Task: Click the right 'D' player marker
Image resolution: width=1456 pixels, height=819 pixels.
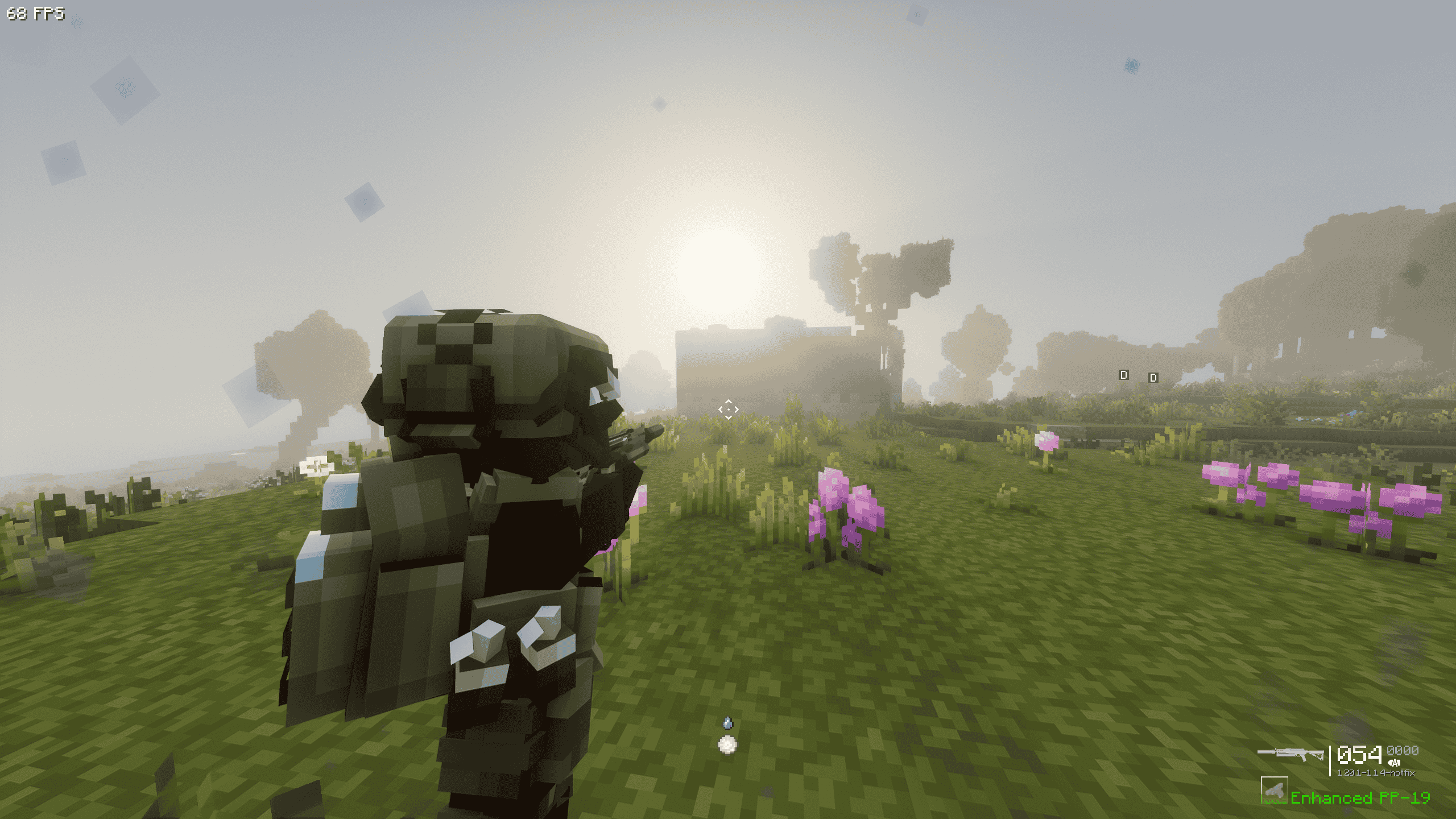Action: (1152, 379)
